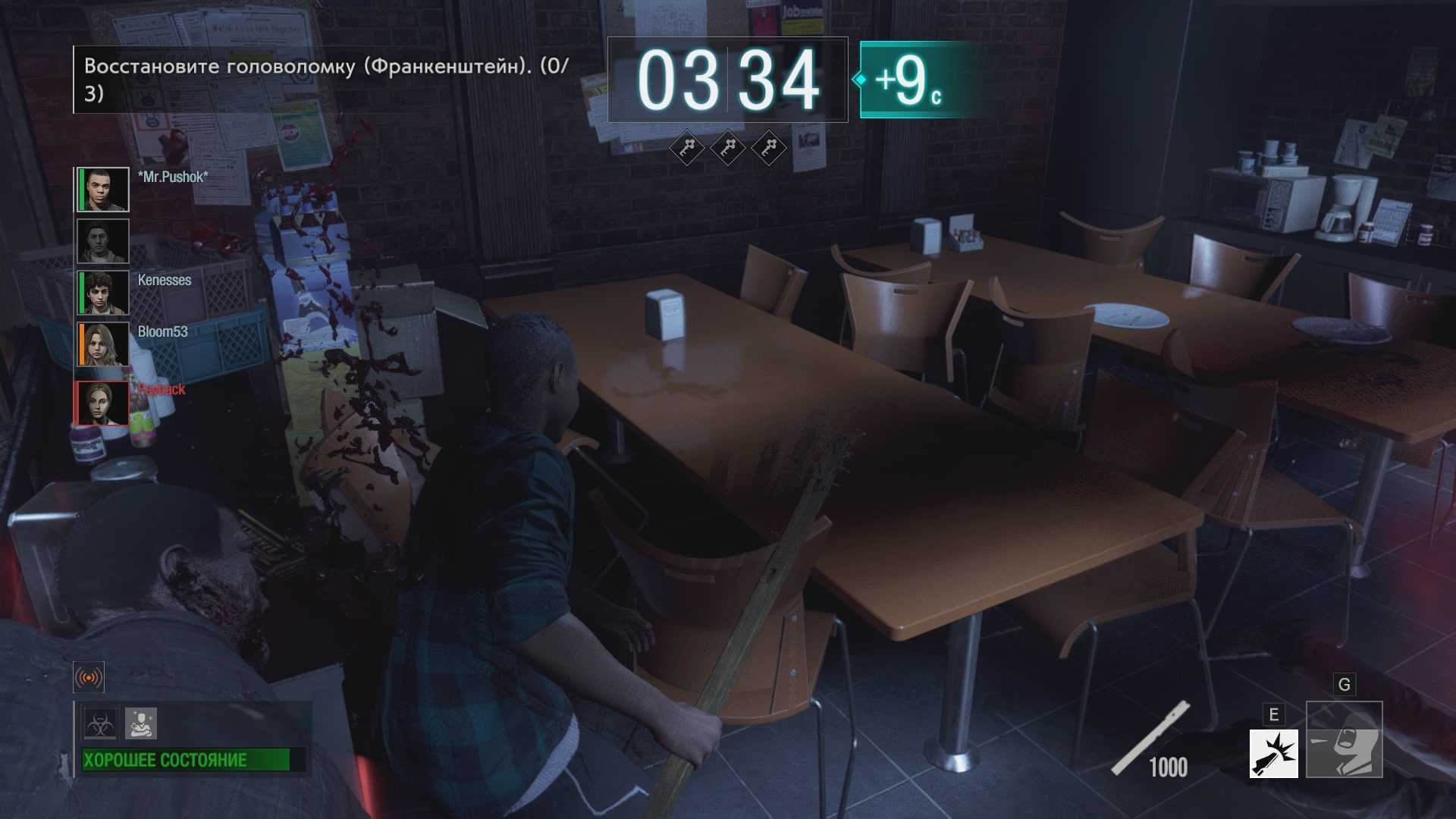Choose Kenesses teammate portrait

pos(103,293)
